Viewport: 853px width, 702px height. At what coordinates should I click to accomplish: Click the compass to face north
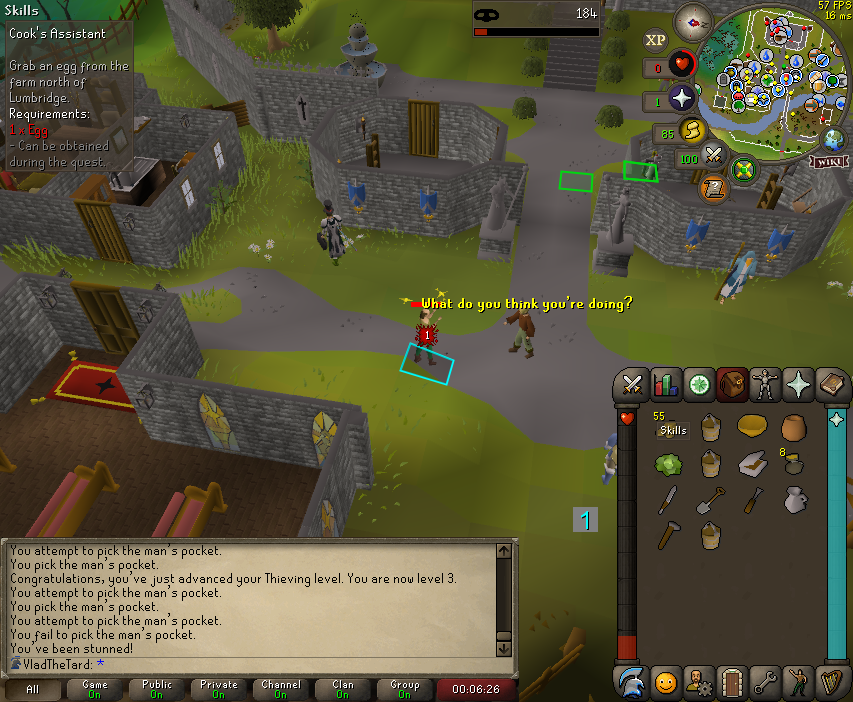coord(693,20)
